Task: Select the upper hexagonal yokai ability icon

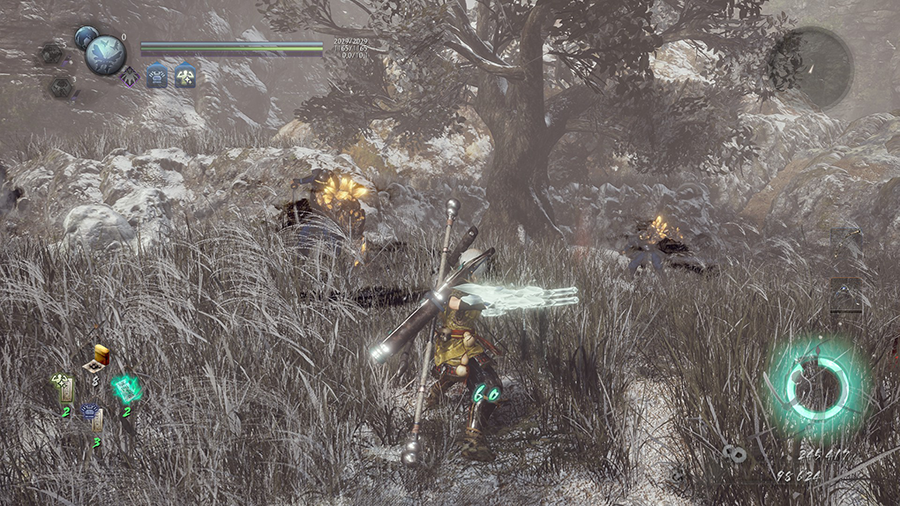Action: (x=52, y=53)
